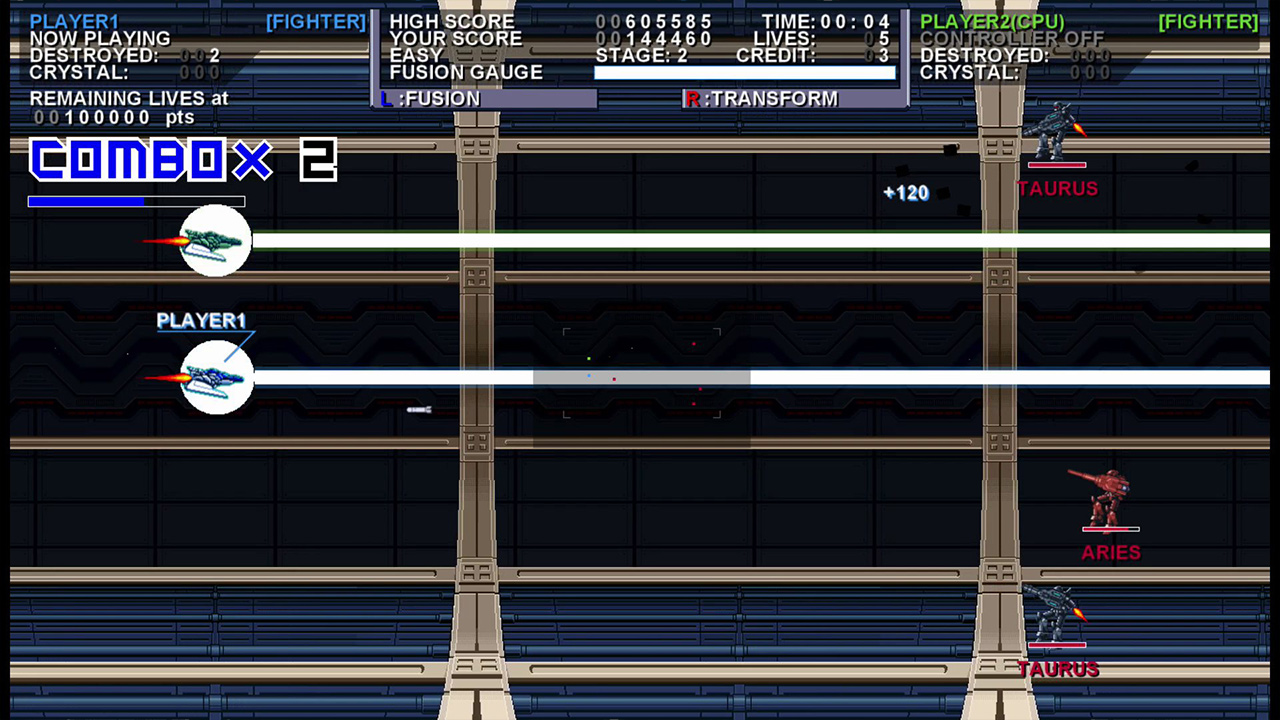This screenshot has height=720, width=1280.
Task: Toggle the L:FUSION ability
Action: 430,98
